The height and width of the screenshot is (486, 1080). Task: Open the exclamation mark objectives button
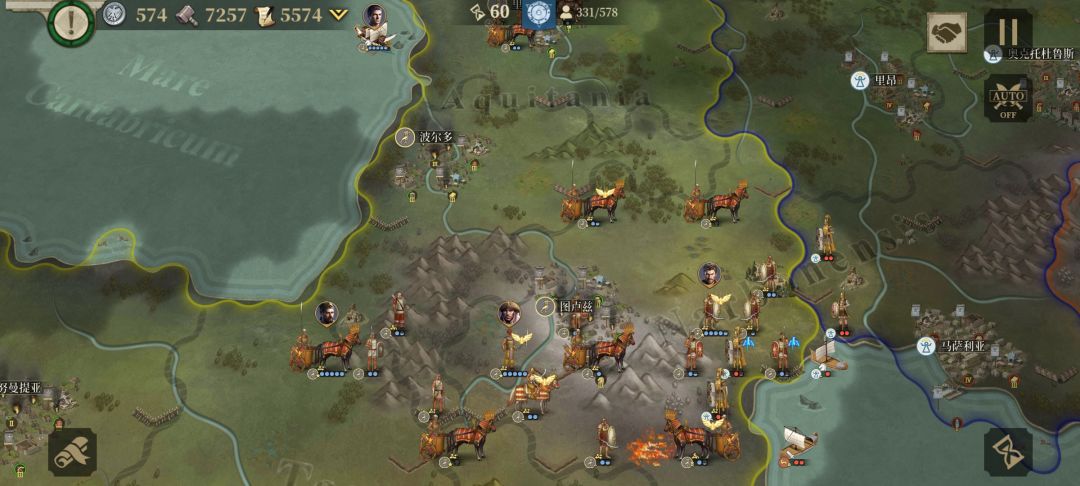coord(71,21)
